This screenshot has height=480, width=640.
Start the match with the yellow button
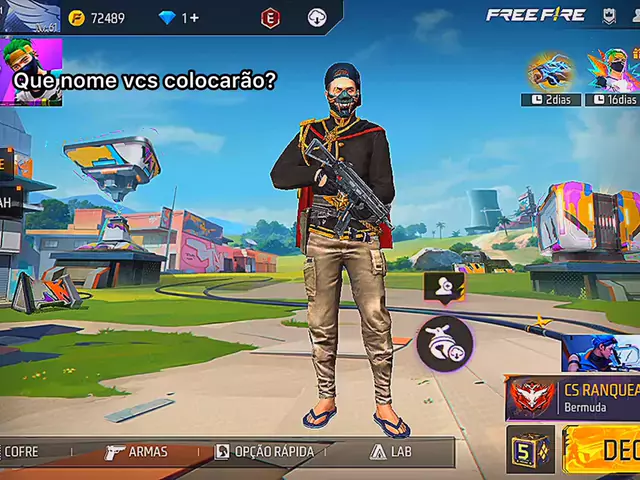[x=602, y=450]
